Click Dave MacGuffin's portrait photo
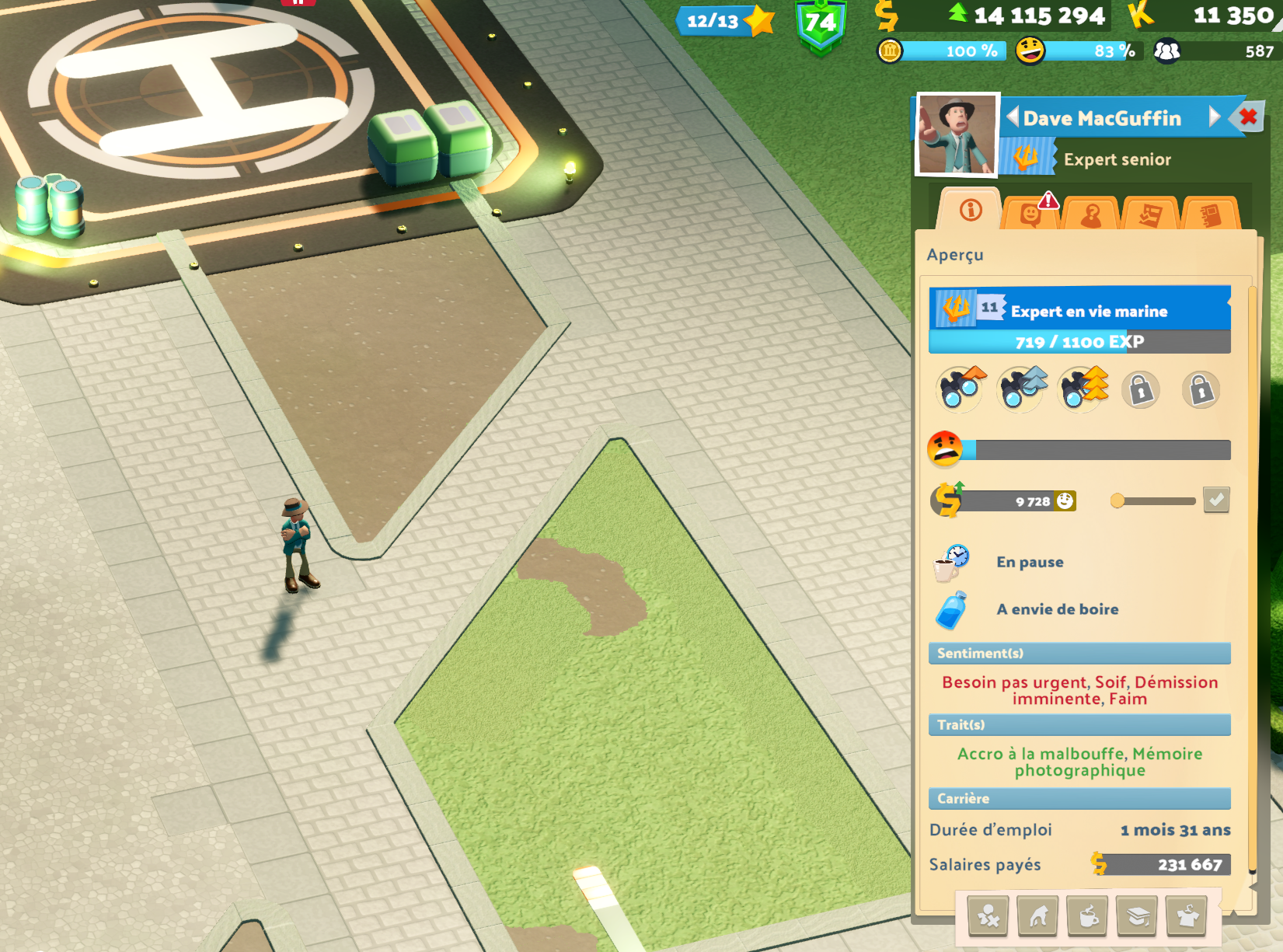Viewport: 1283px width, 952px height. pyautogui.click(x=957, y=135)
